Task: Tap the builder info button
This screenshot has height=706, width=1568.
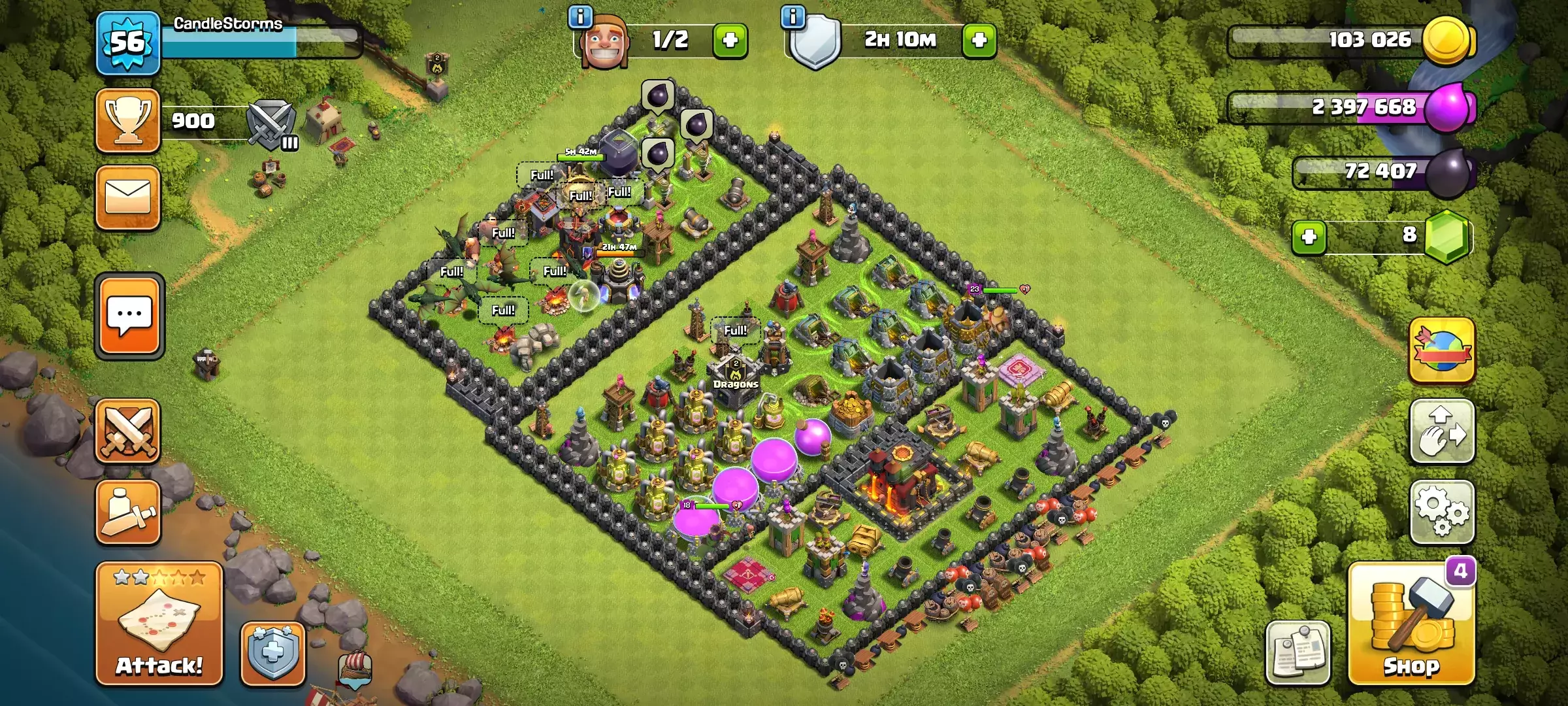Action: point(580,18)
